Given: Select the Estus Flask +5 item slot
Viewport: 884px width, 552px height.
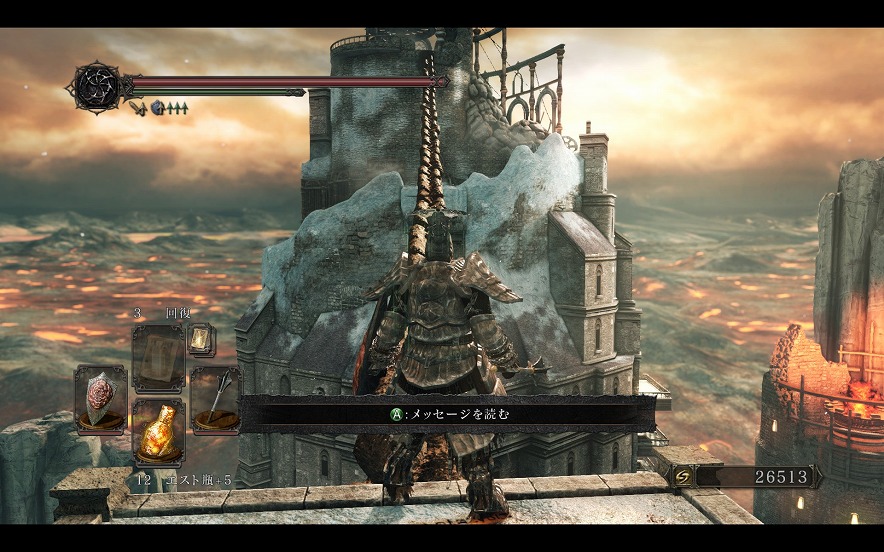Looking at the screenshot, I should 158,434.
